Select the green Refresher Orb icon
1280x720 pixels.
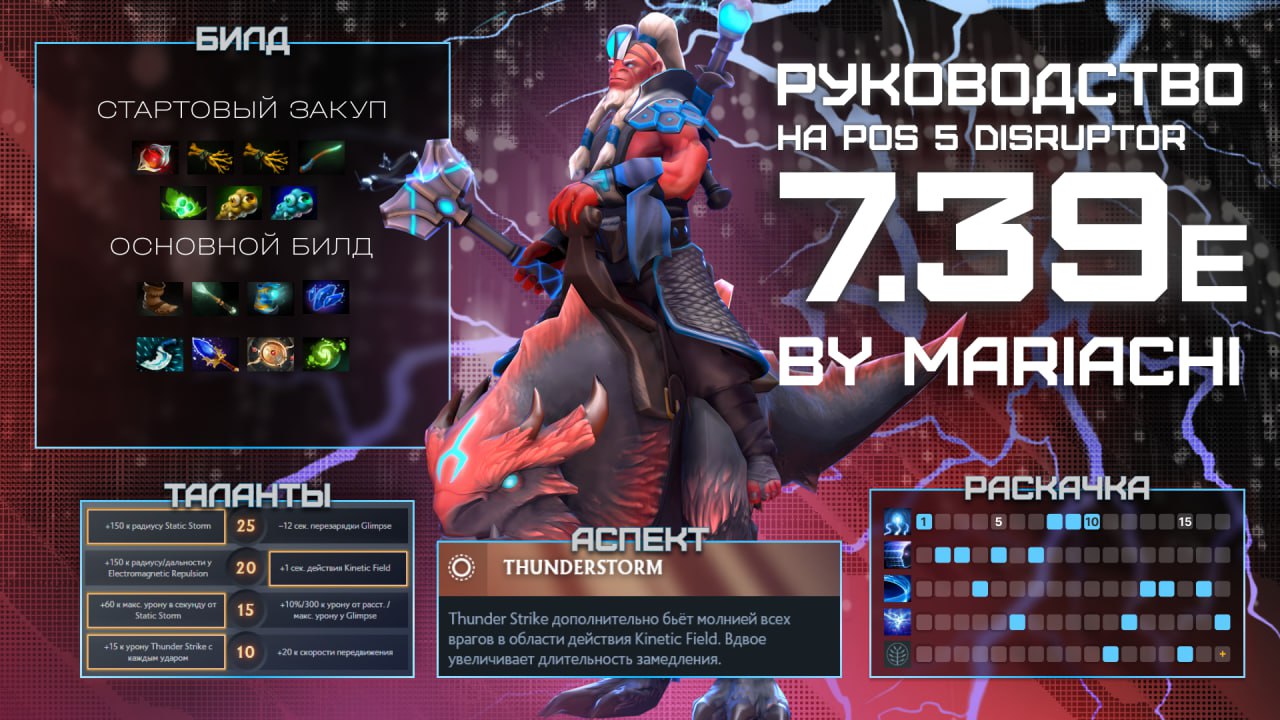325,354
